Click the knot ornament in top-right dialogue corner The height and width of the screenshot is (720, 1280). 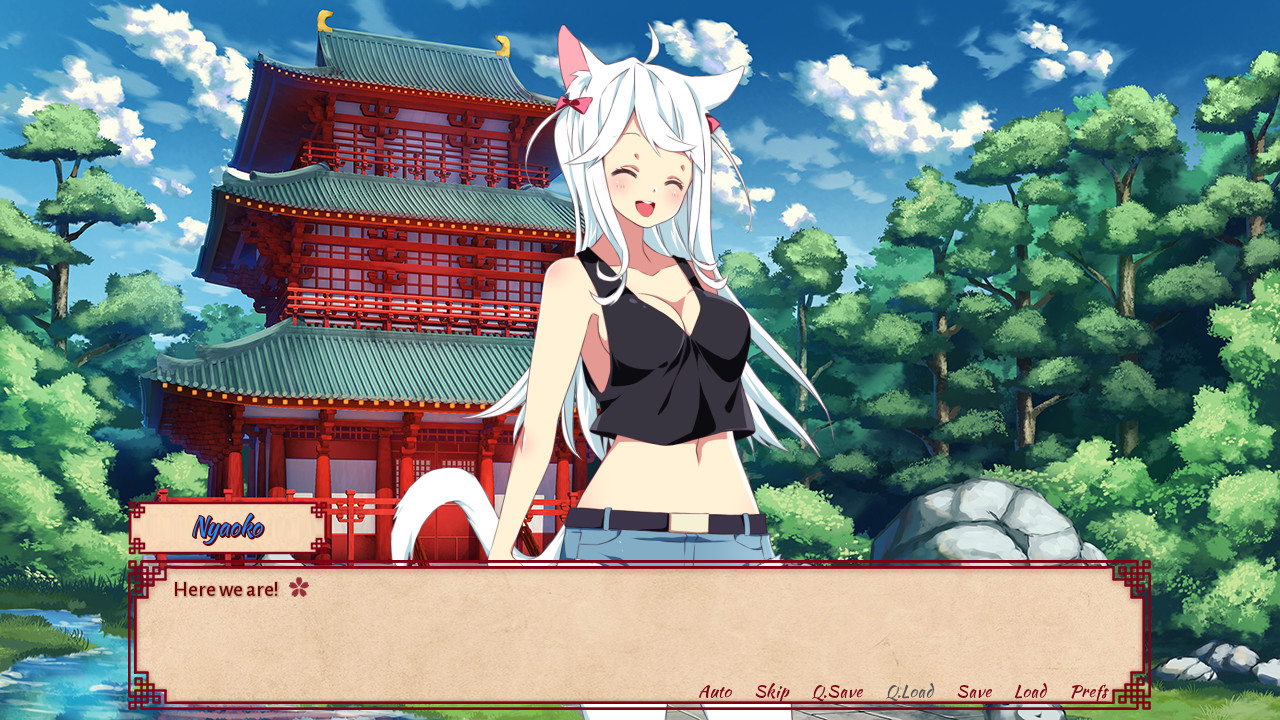1131,577
